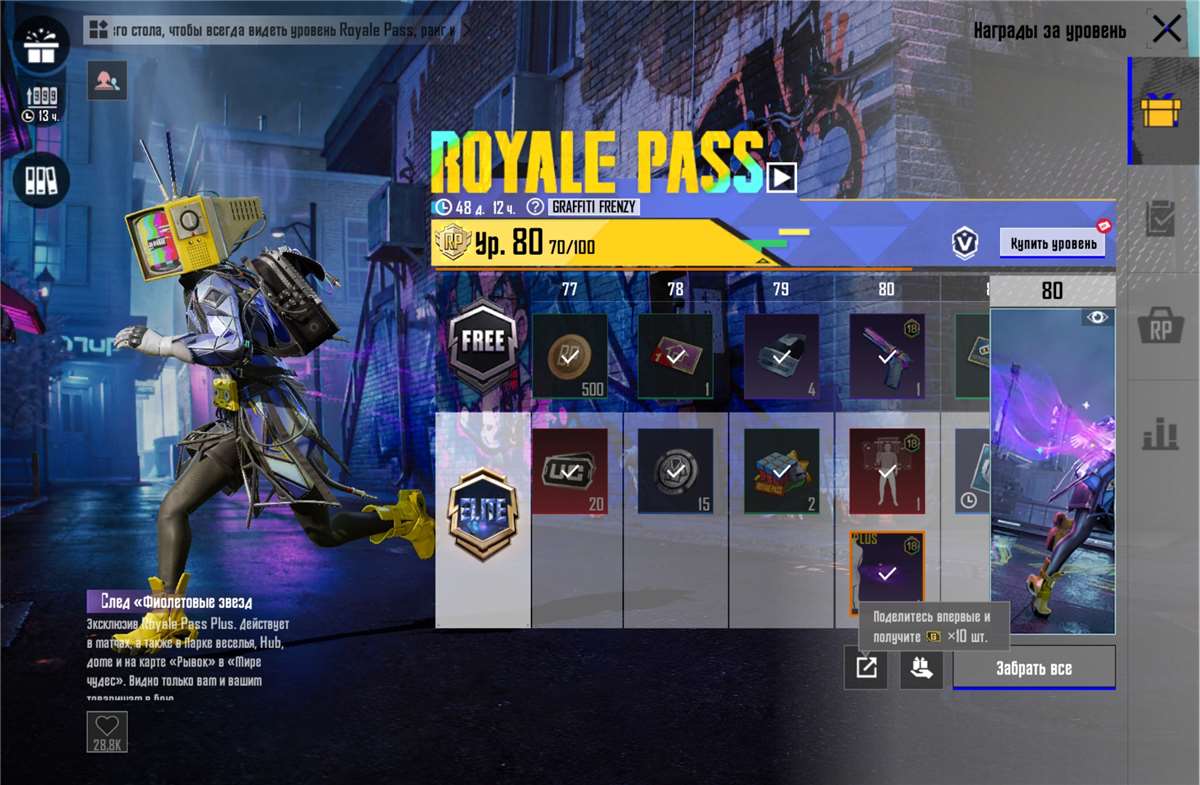Select the level 80 elite outfit reward

point(887,471)
